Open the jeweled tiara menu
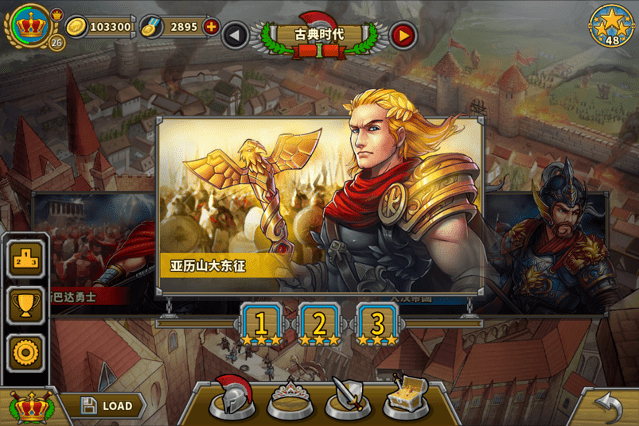The height and width of the screenshot is (426, 639). tap(293, 398)
